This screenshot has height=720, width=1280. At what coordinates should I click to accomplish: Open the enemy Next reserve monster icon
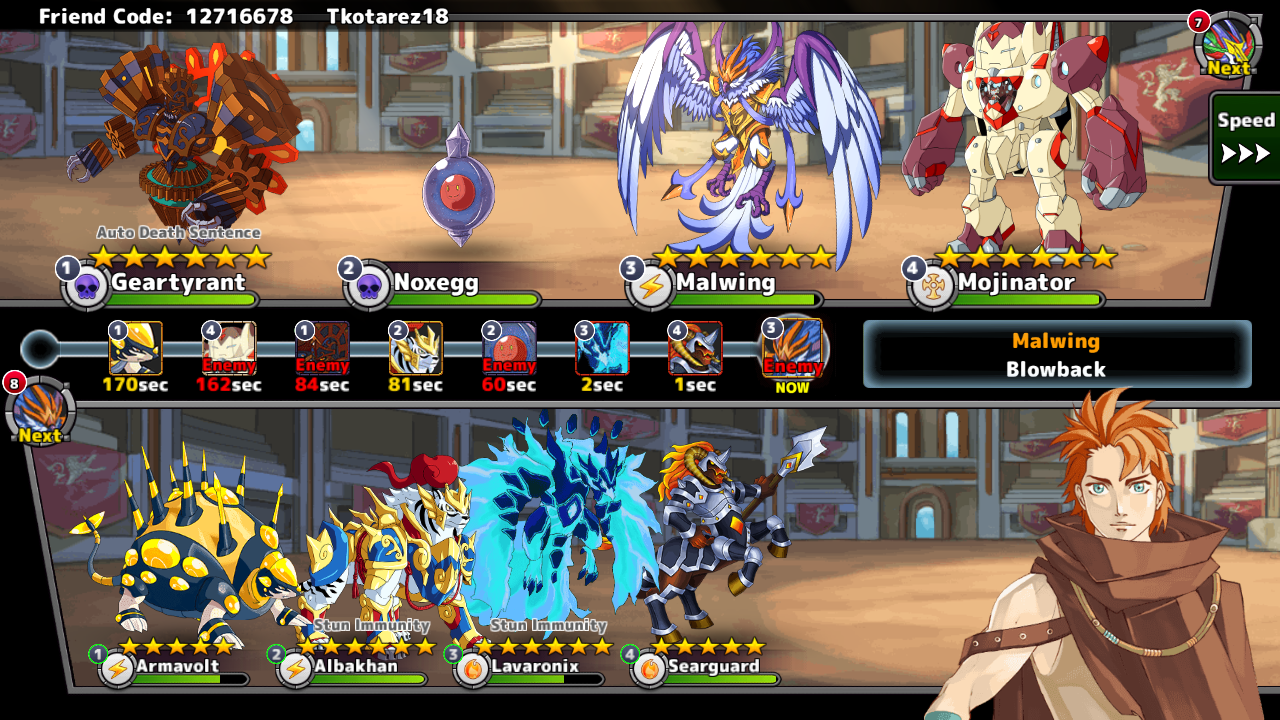tap(1226, 46)
